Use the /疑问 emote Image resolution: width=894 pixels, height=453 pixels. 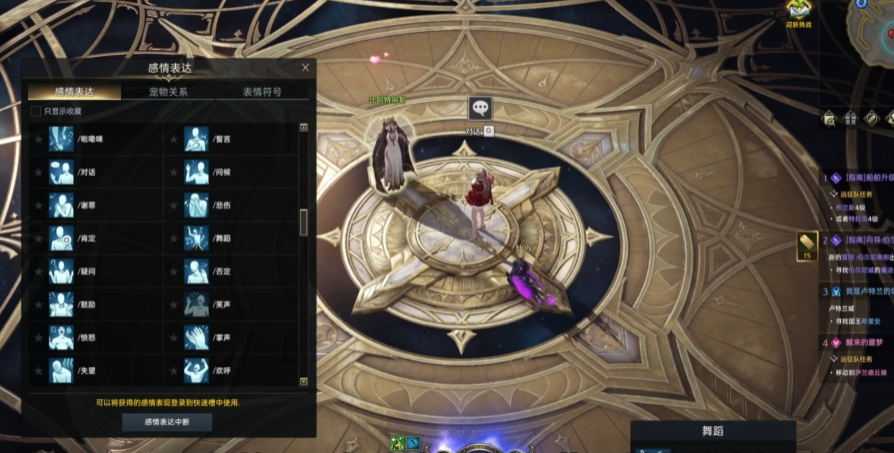[62, 271]
